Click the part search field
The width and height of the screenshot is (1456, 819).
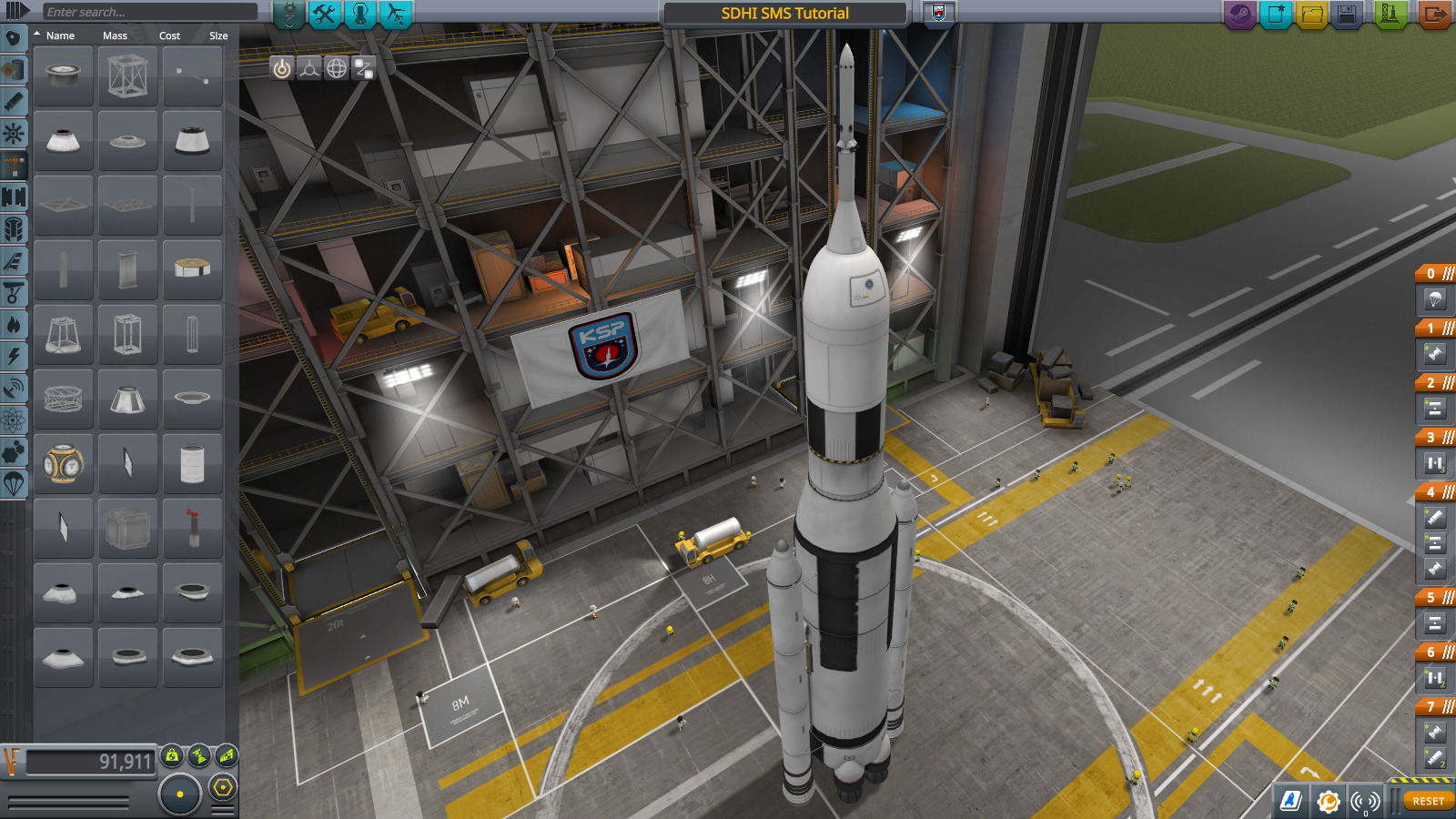pyautogui.click(x=150, y=12)
